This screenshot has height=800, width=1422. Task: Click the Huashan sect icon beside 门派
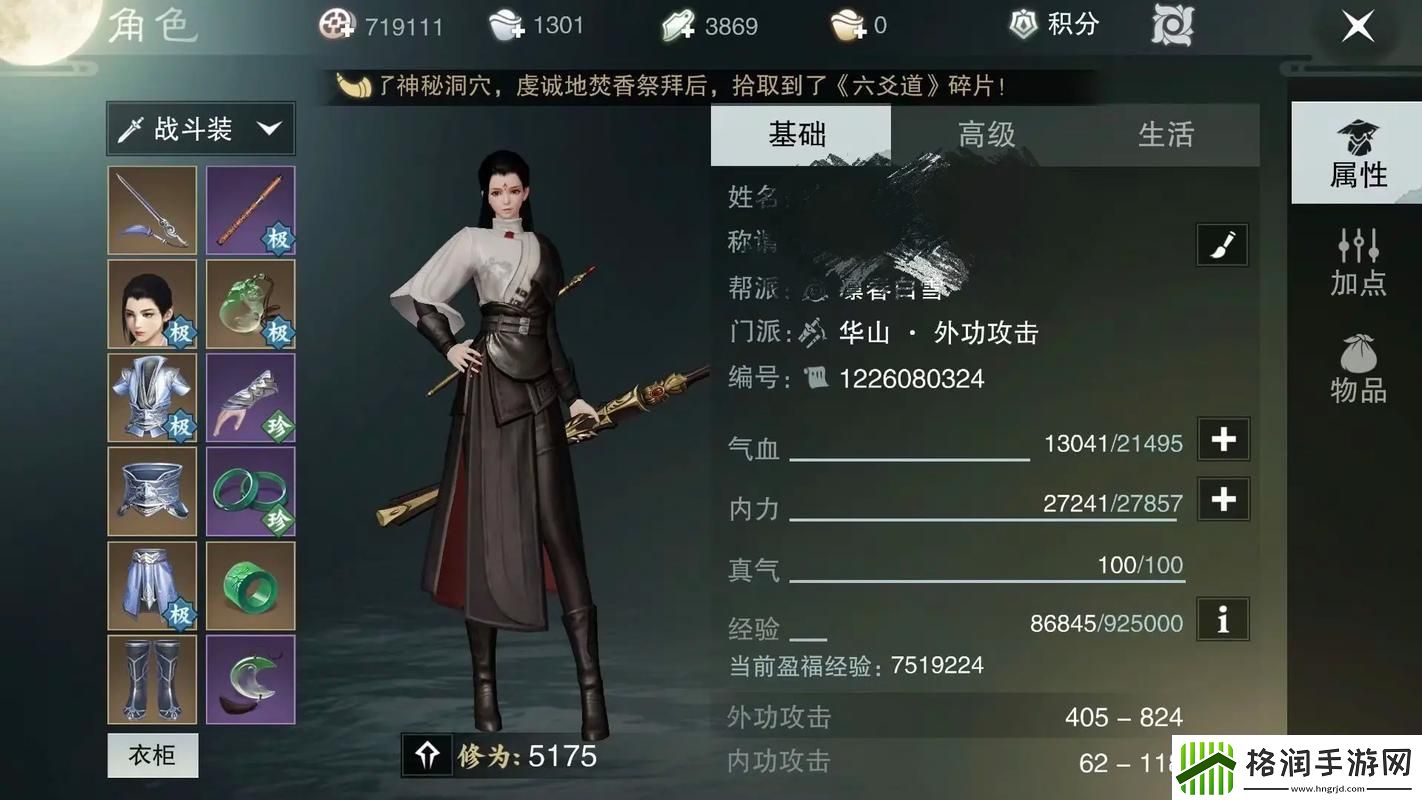(x=814, y=332)
